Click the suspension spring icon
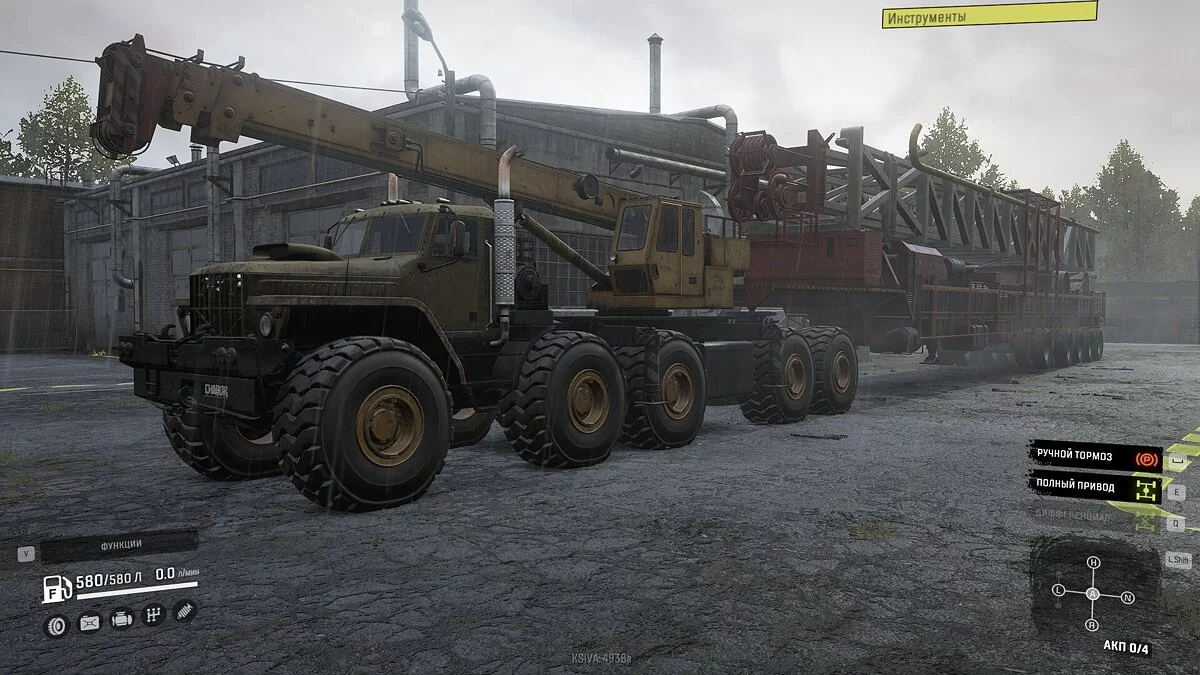This screenshot has width=1200, height=675. pos(185,610)
